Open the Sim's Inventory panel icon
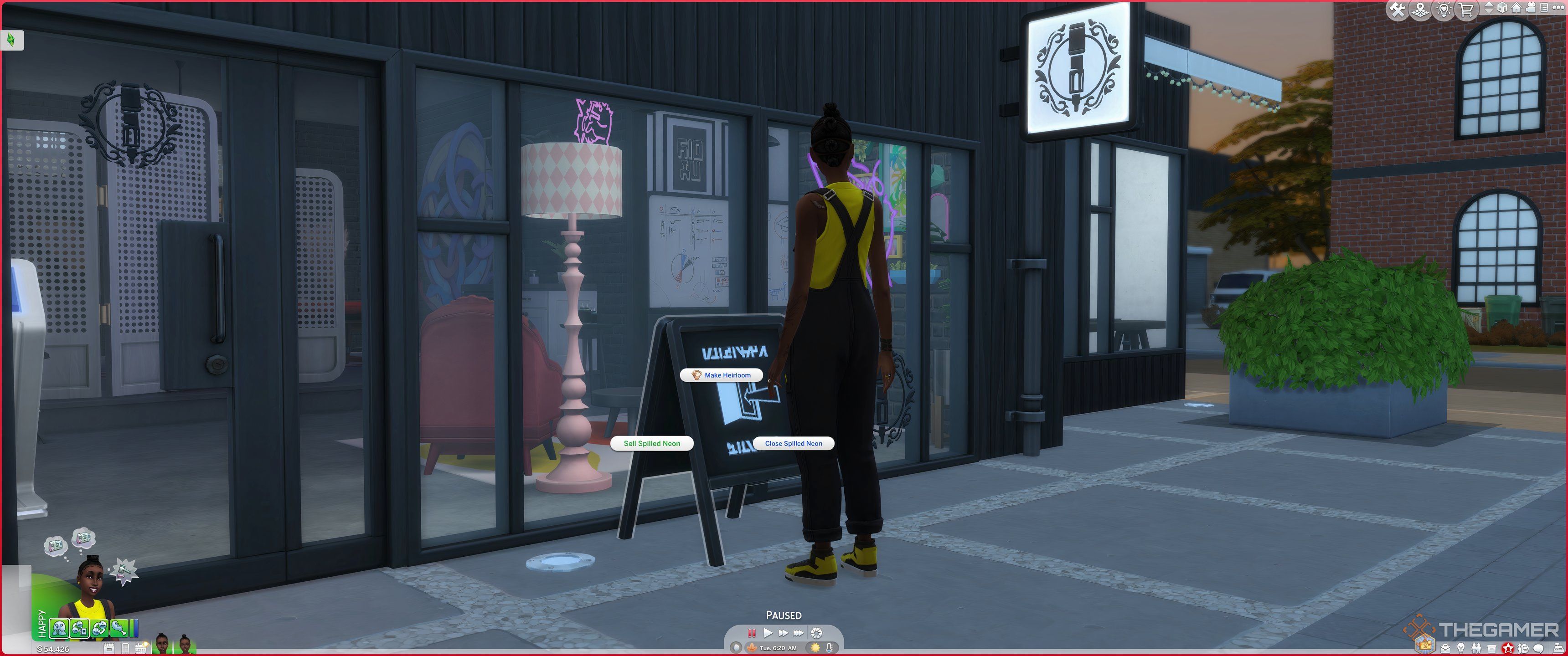1568x656 pixels. click(1492, 649)
